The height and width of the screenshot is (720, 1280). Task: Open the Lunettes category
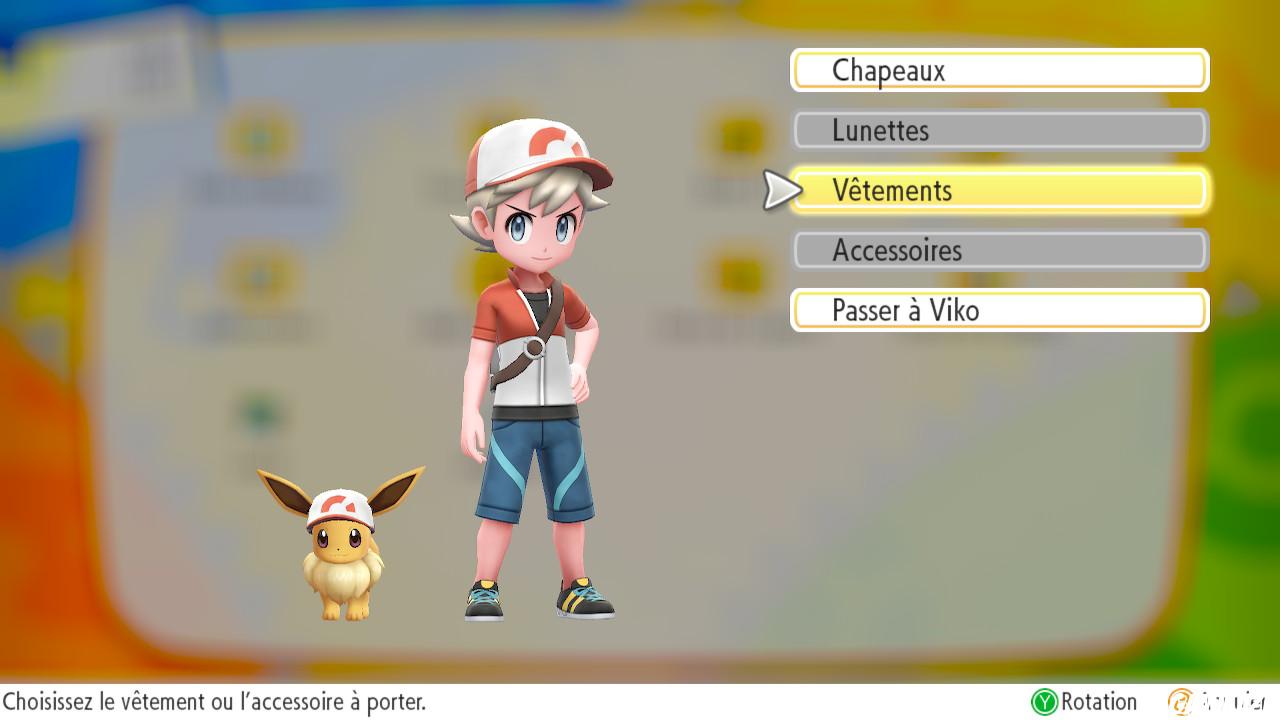pos(998,130)
